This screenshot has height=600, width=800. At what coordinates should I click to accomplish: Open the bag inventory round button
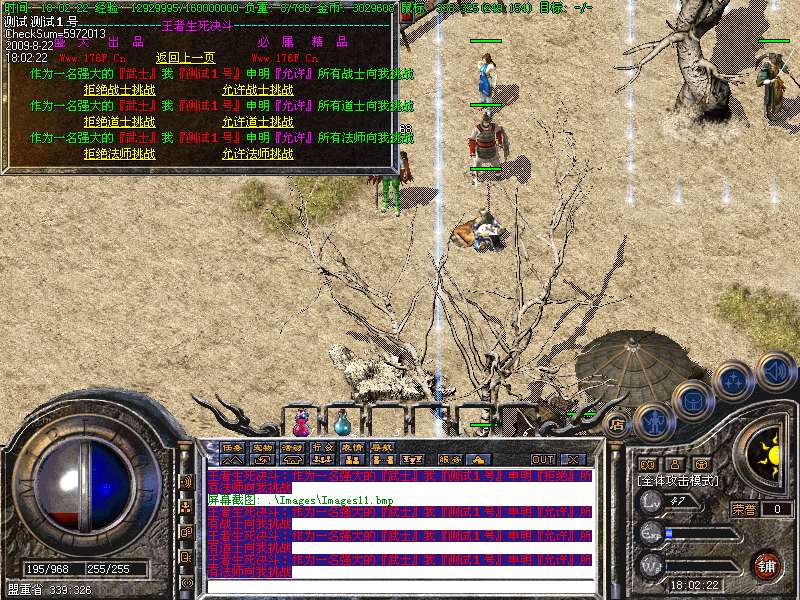pos(691,400)
